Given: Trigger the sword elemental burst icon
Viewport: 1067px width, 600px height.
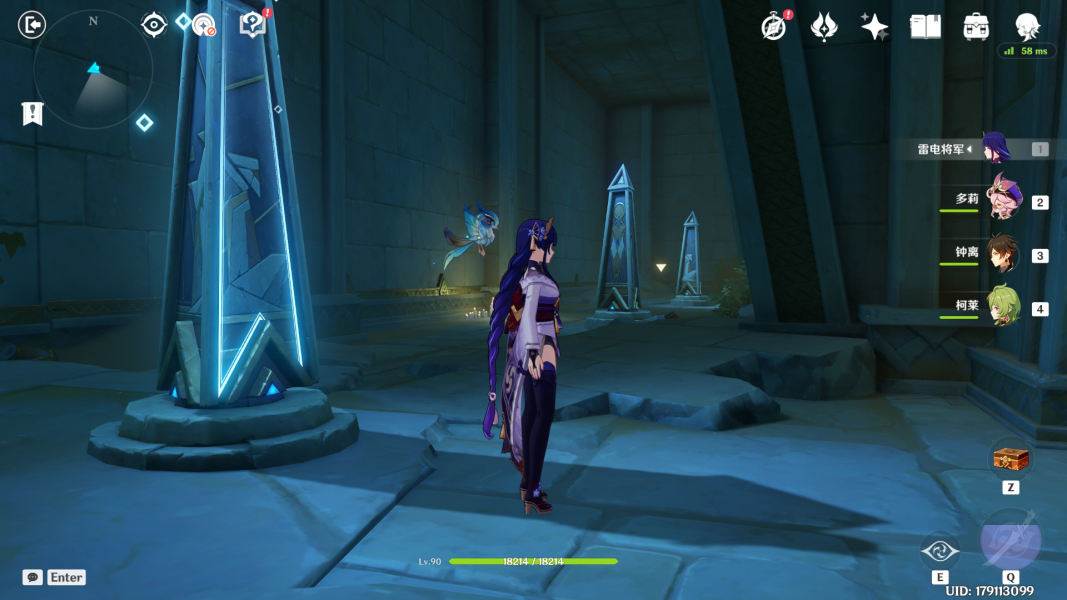Looking at the screenshot, I should (x=1010, y=540).
